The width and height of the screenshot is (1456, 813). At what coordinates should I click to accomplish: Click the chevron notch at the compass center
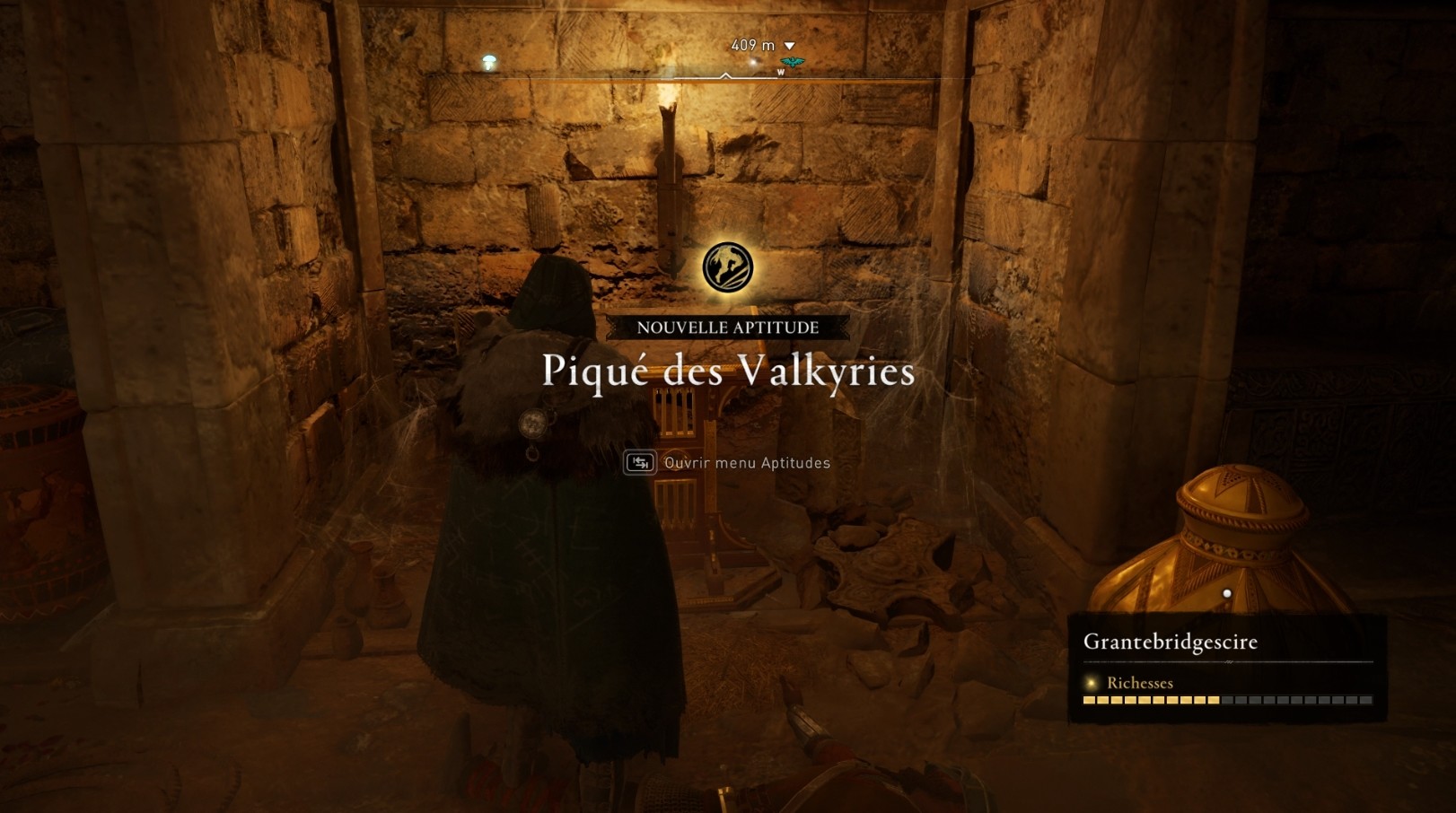tap(725, 77)
